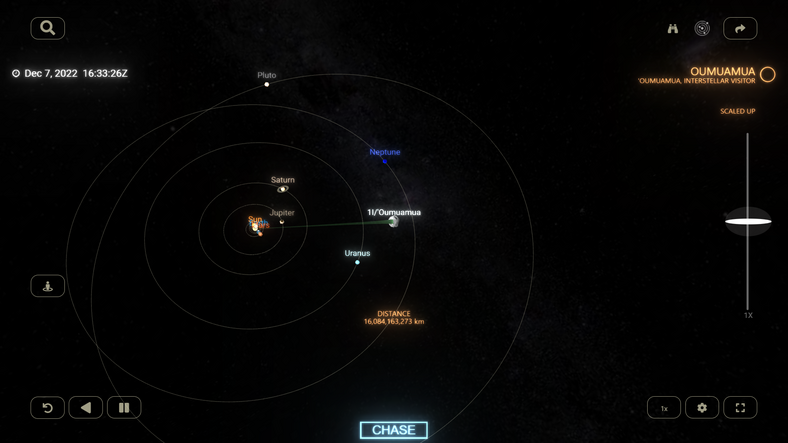Open the gear settings

702,408
